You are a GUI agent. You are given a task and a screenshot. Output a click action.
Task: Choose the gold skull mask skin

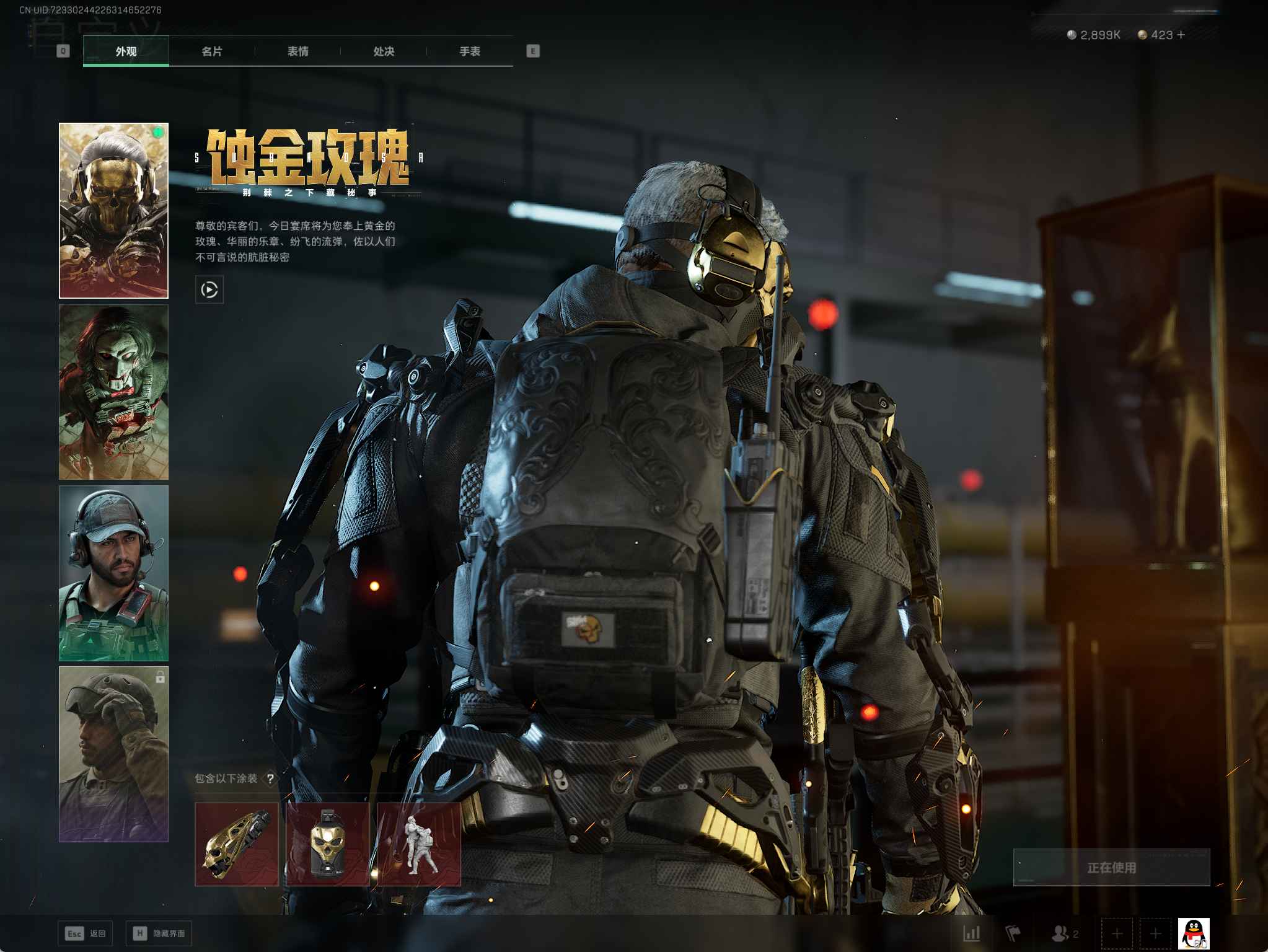point(113,210)
